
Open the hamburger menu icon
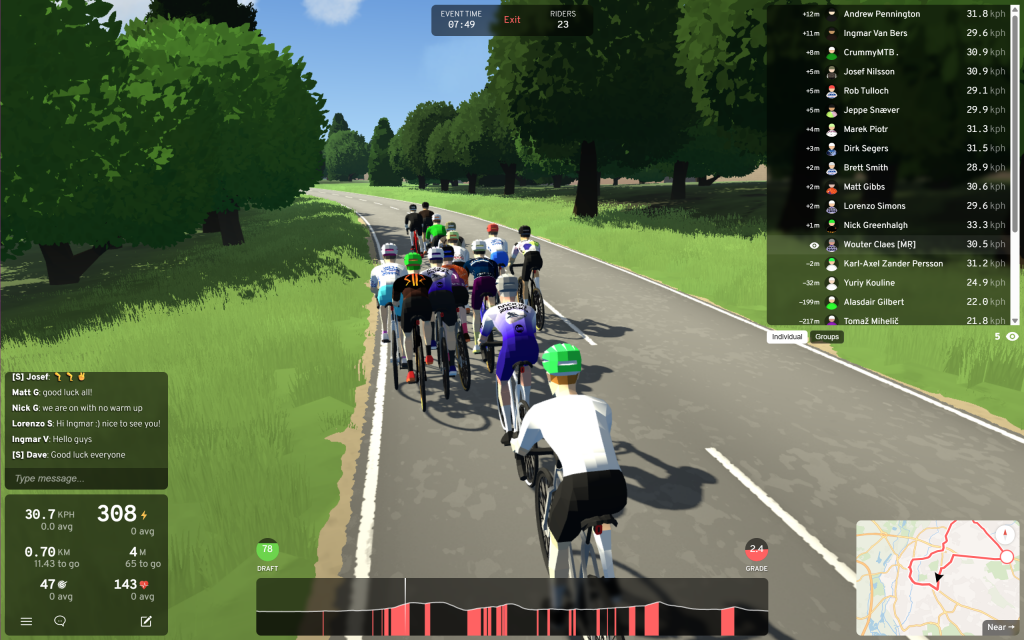pyautogui.click(x=27, y=621)
